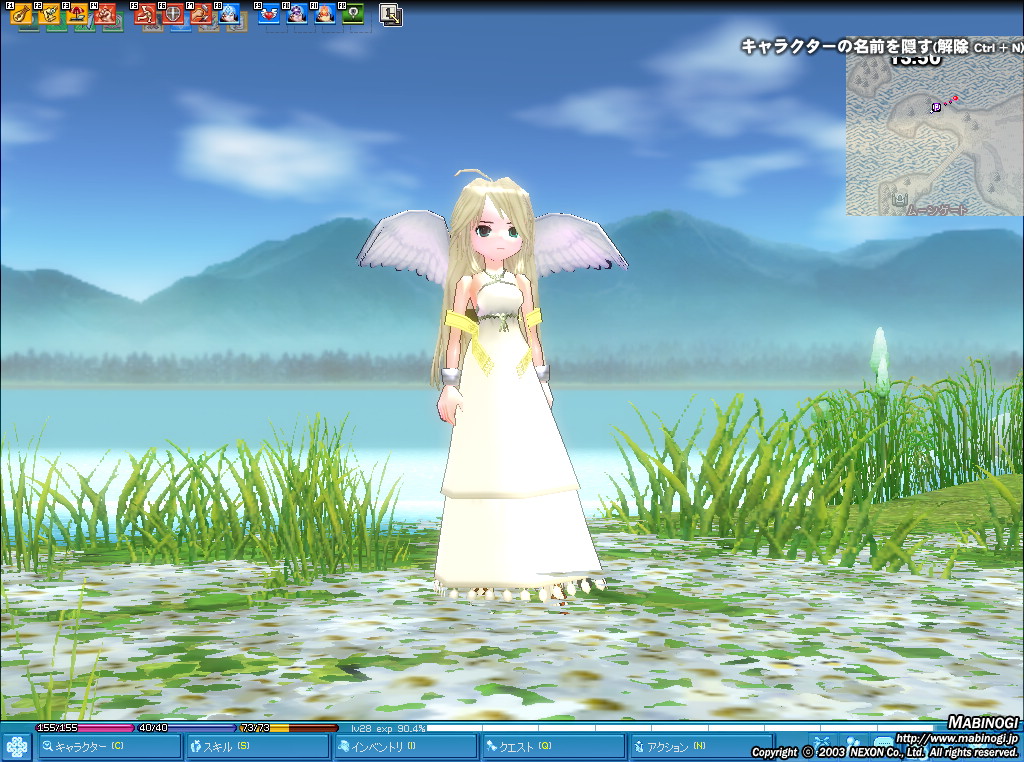Use the F9 winged heart skill
This screenshot has width=1024, height=762.
[269, 15]
